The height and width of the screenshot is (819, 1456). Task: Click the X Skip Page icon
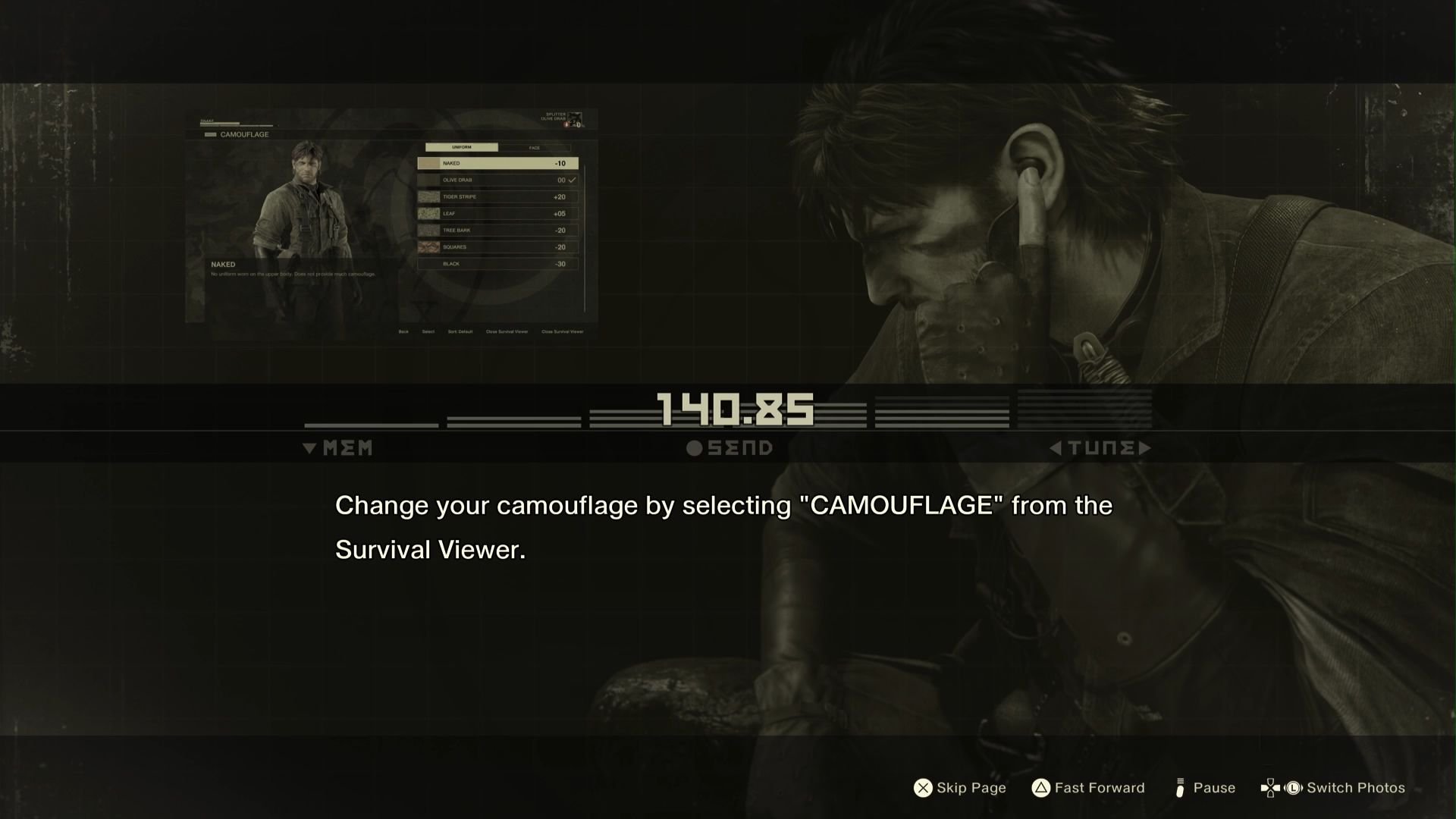point(923,788)
